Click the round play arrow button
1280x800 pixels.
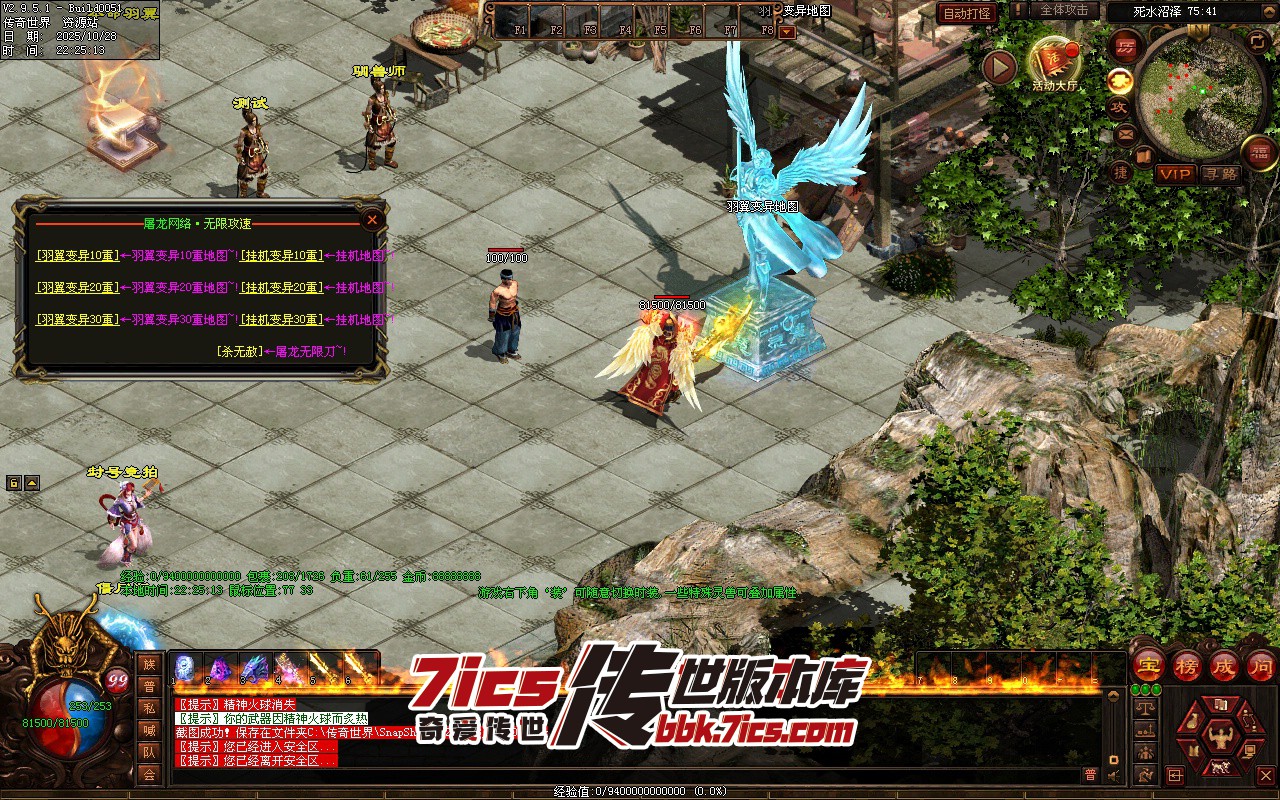click(999, 68)
